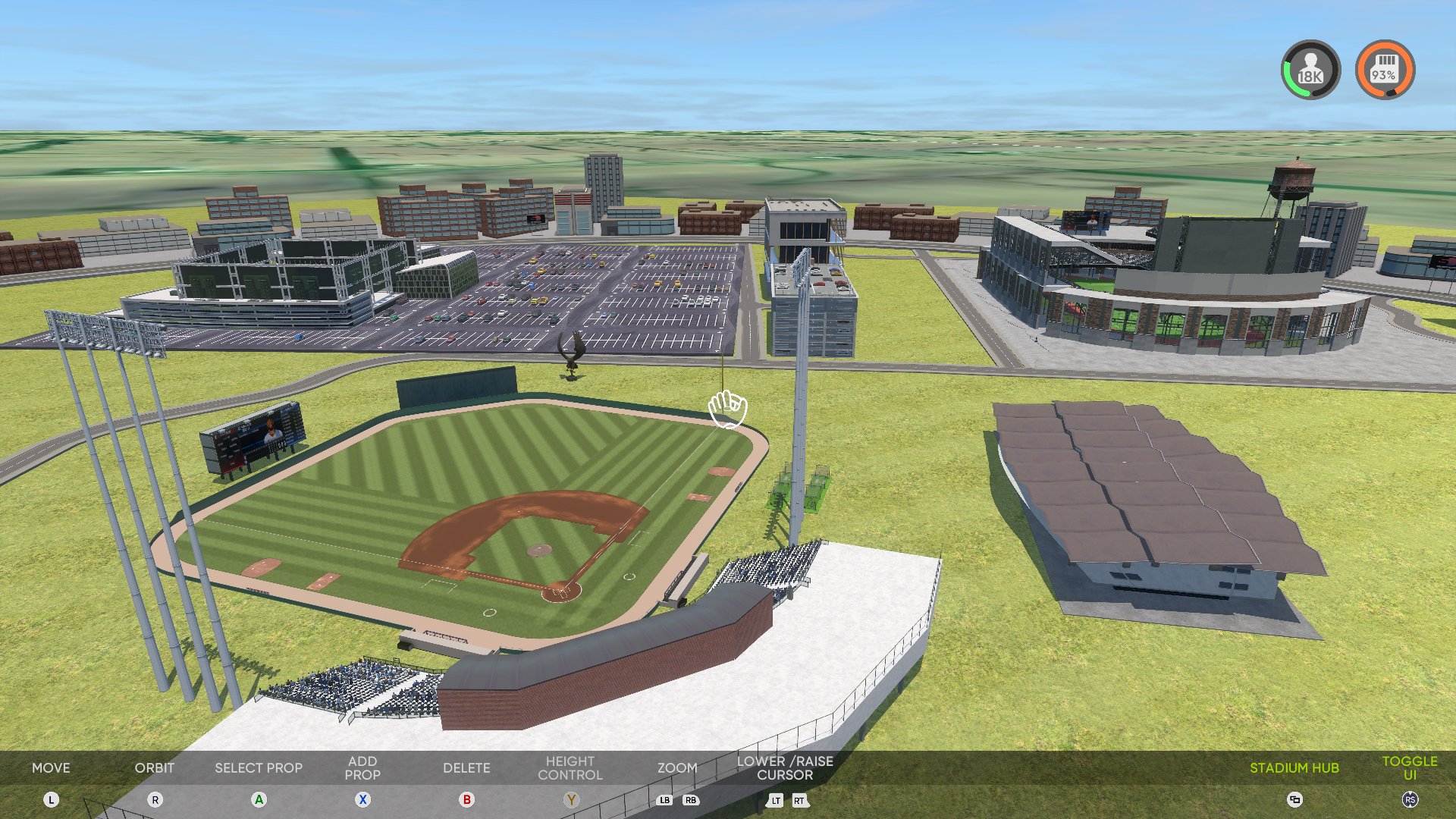The width and height of the screenshot is (1456, 819).
Task: Click the yellow Y icon for Height Control
Action: 570,799
